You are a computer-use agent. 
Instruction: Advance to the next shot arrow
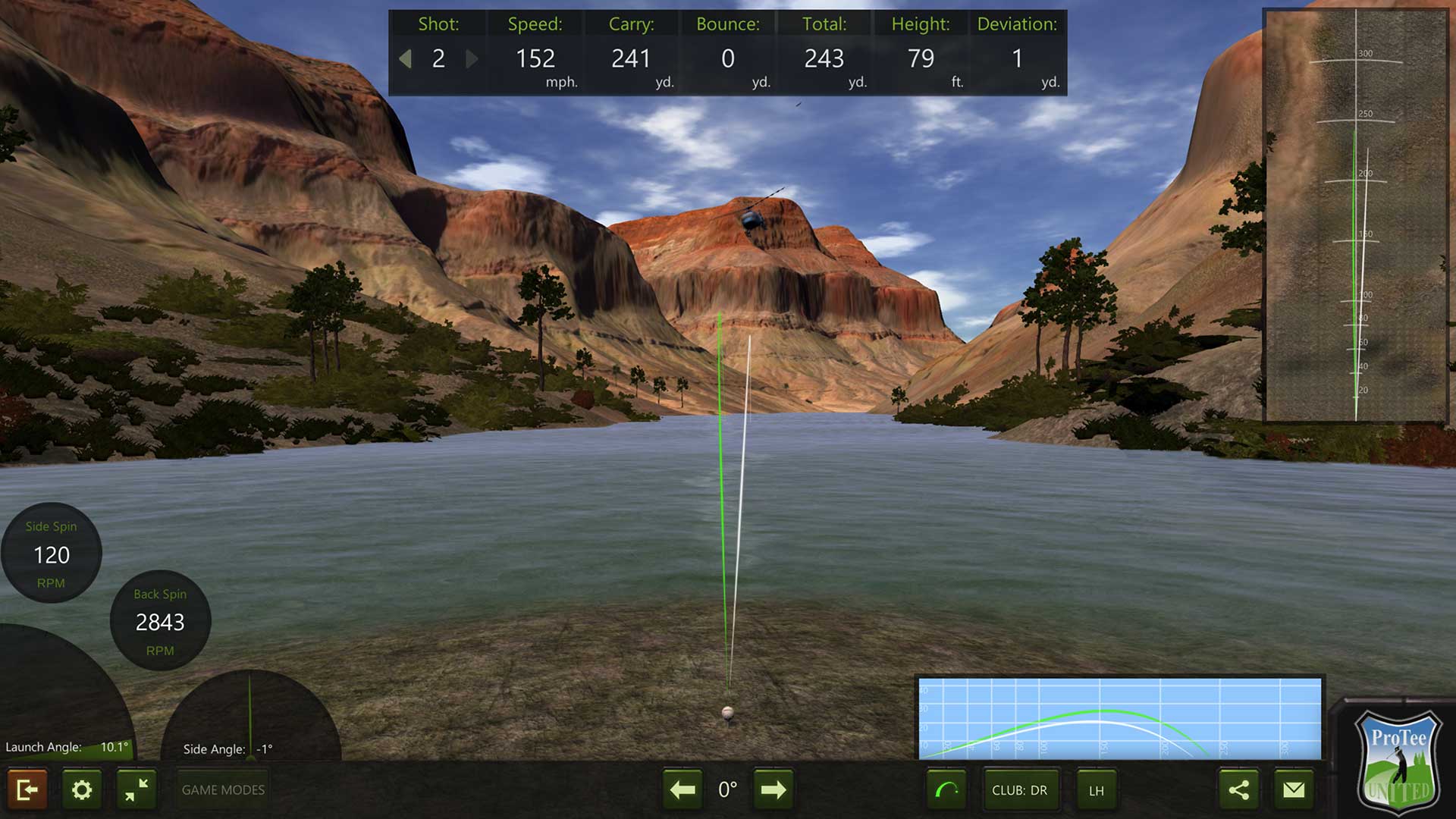[x=472, y=58]
